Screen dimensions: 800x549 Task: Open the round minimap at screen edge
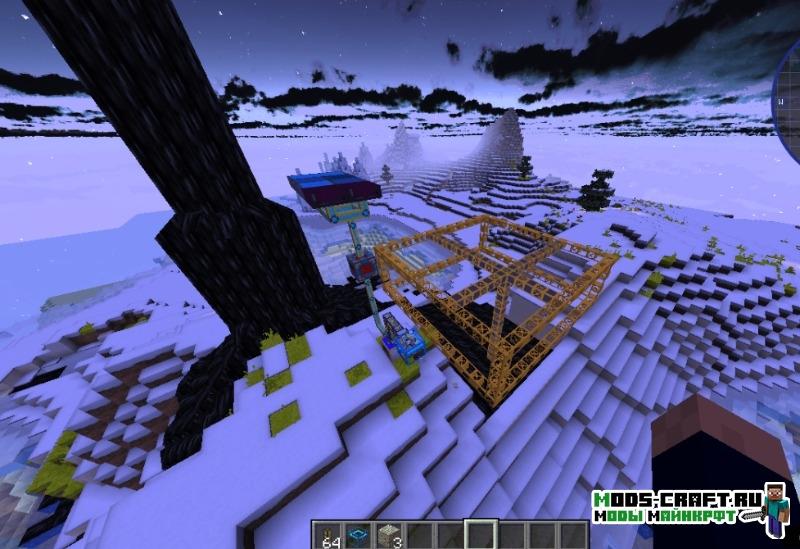pyautogui.click(x=788, y=100)
